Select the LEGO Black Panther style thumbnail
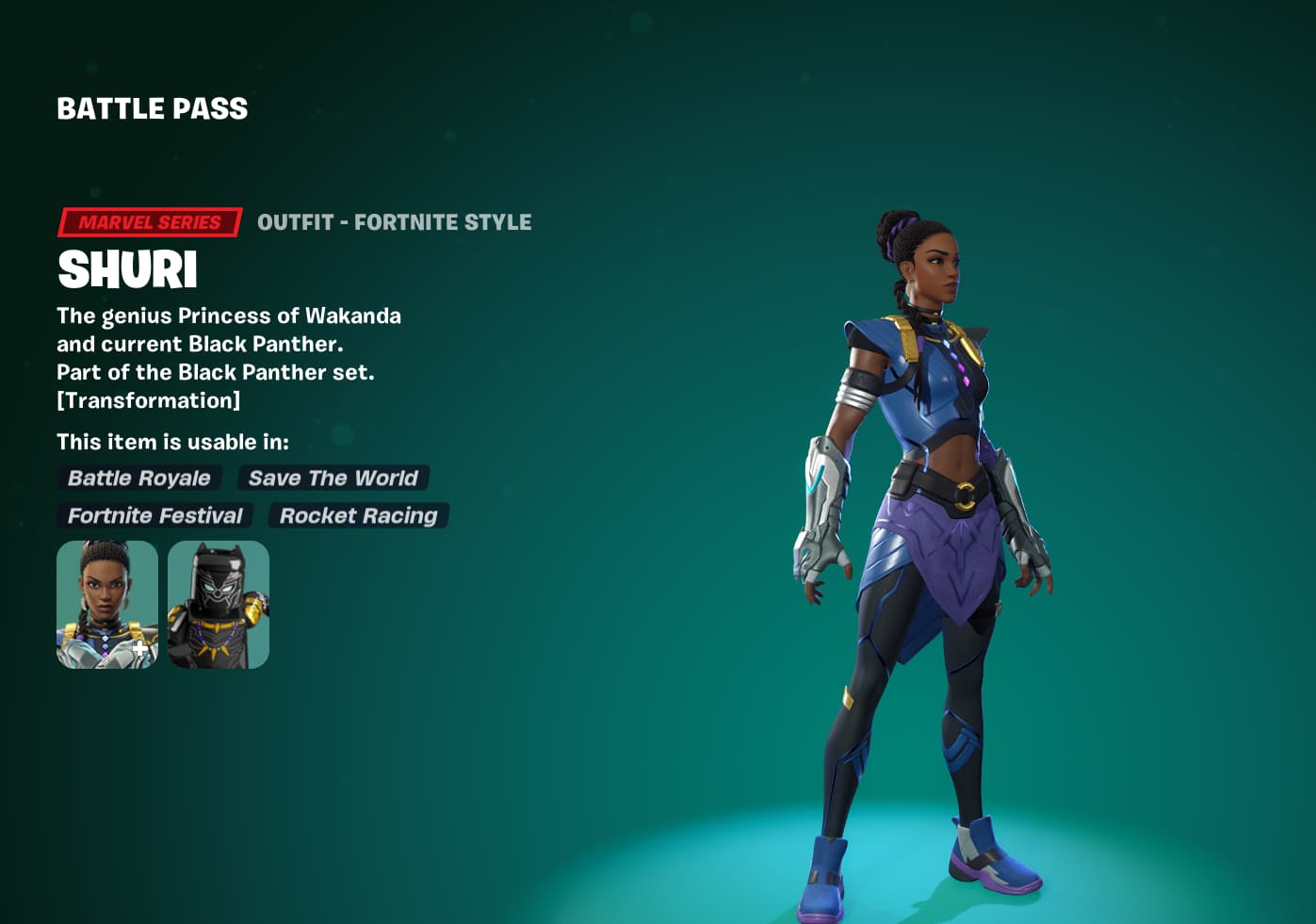Image resolution: width=1316 pixels, height=924 pixels. (x=218, y=604)
